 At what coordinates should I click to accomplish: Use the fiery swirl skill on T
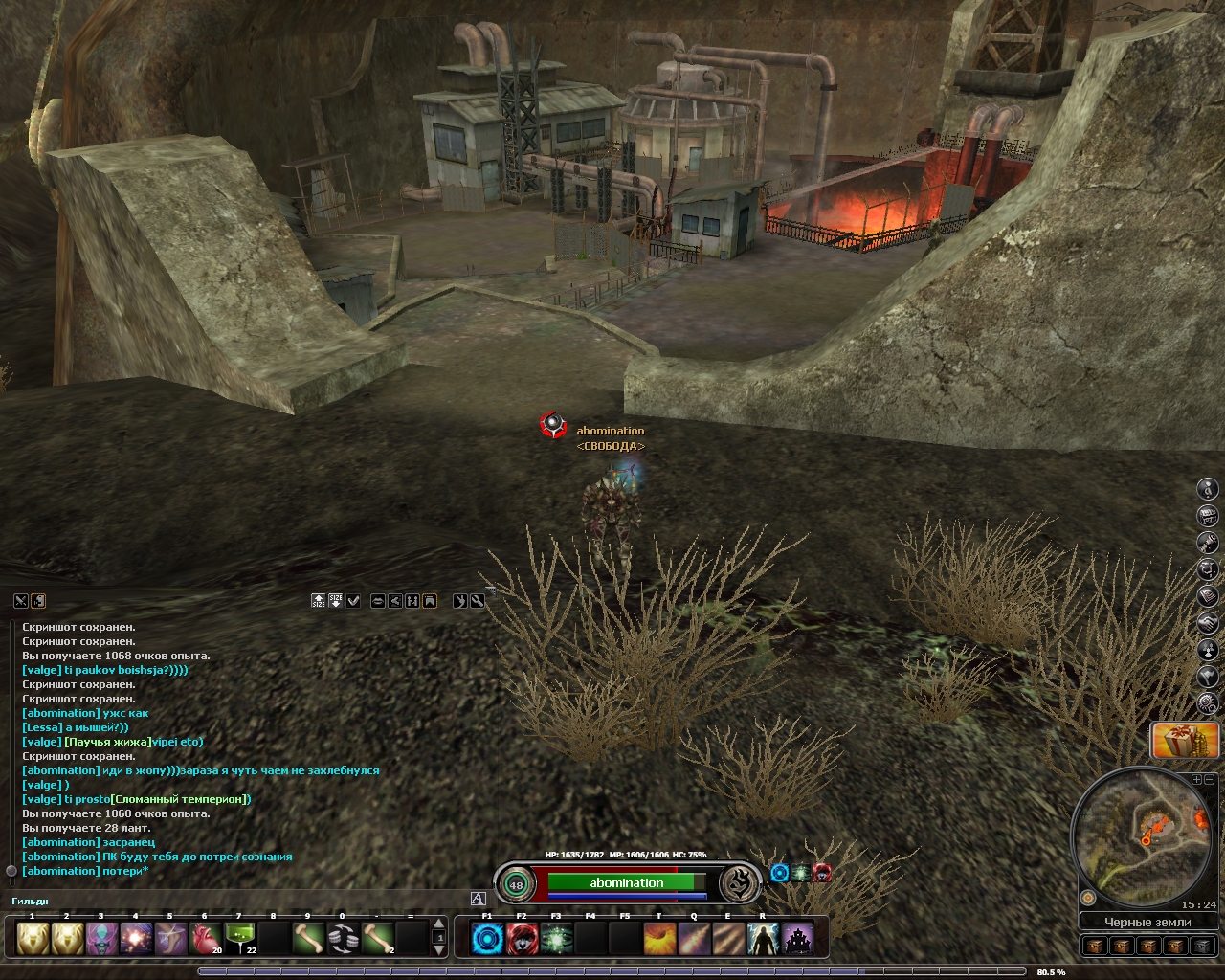[659, 939]
